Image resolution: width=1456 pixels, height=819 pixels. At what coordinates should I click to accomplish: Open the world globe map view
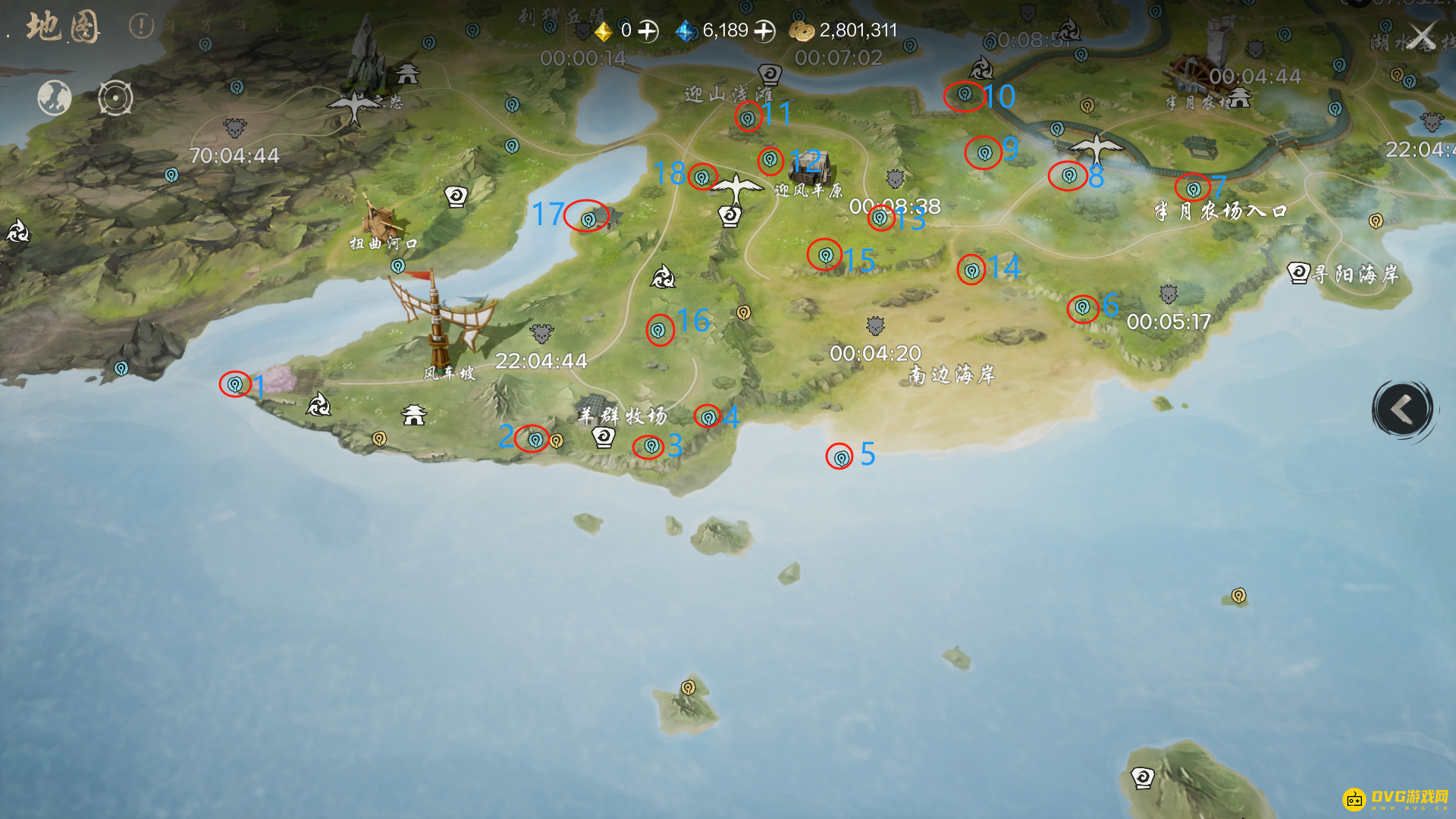pos(55,98)
